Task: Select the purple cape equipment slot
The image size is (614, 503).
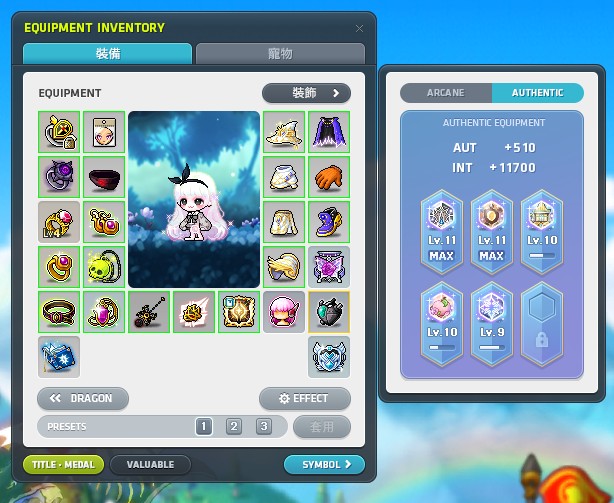Action: [x=328, y=131]
